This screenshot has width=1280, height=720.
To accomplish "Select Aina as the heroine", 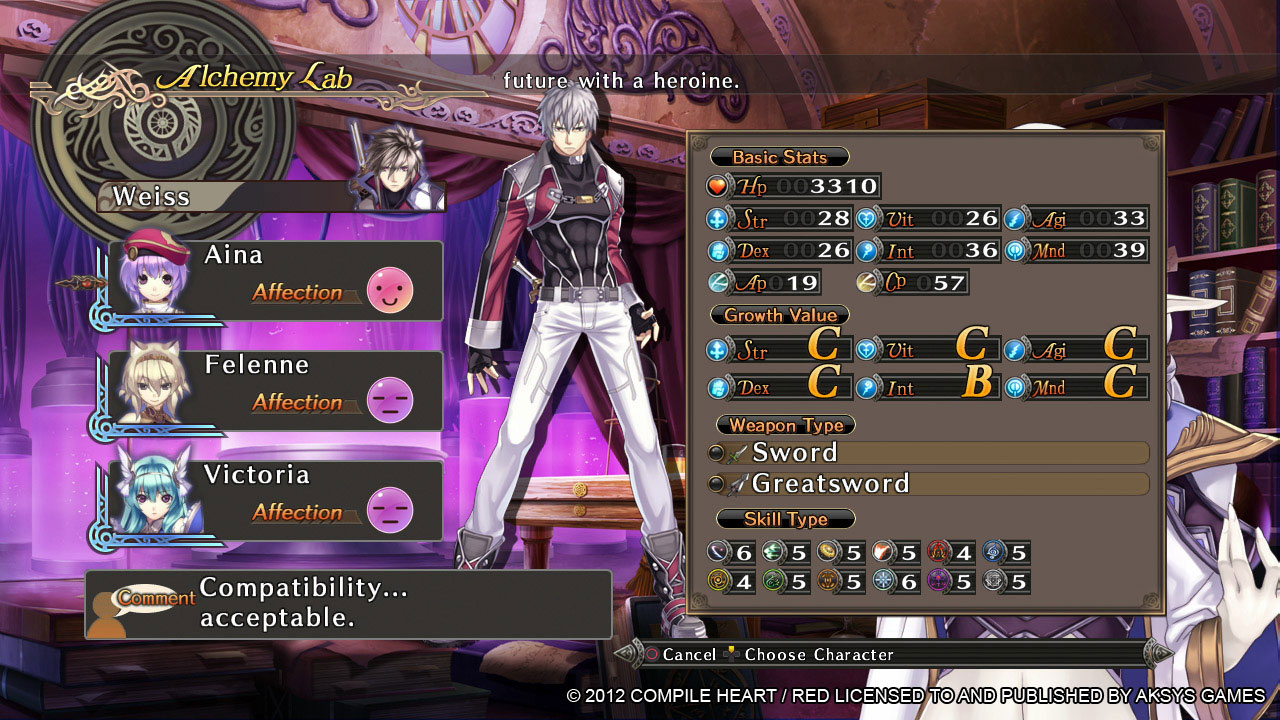I will 275,281.
